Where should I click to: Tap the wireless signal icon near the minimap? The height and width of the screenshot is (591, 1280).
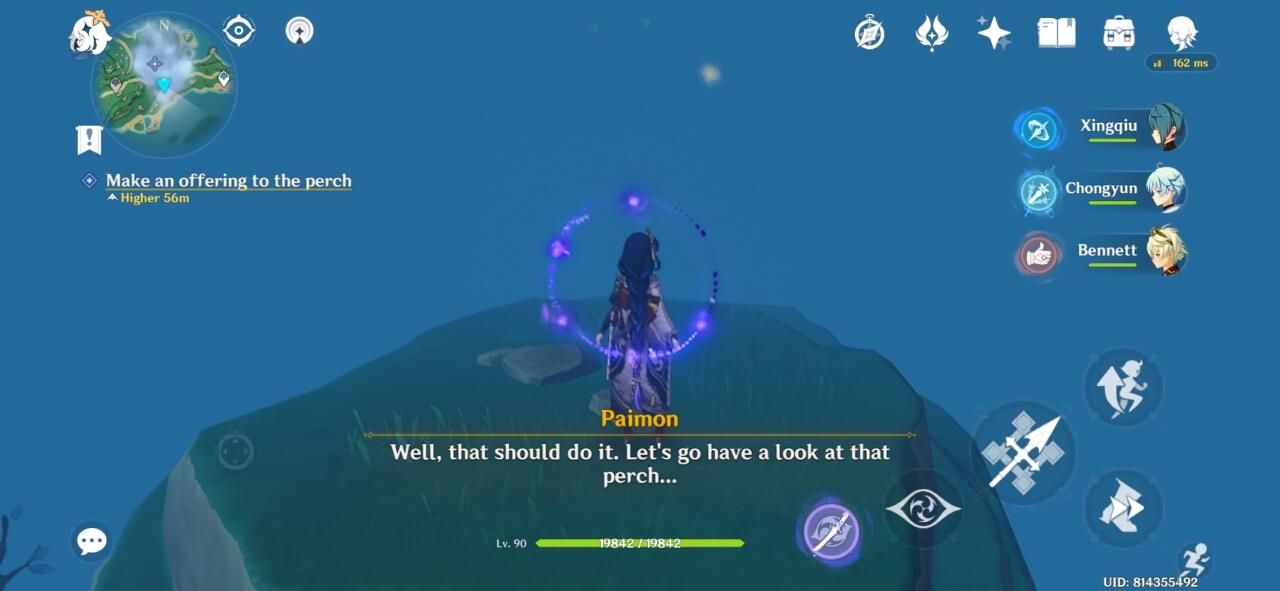(x=299, y=31)
